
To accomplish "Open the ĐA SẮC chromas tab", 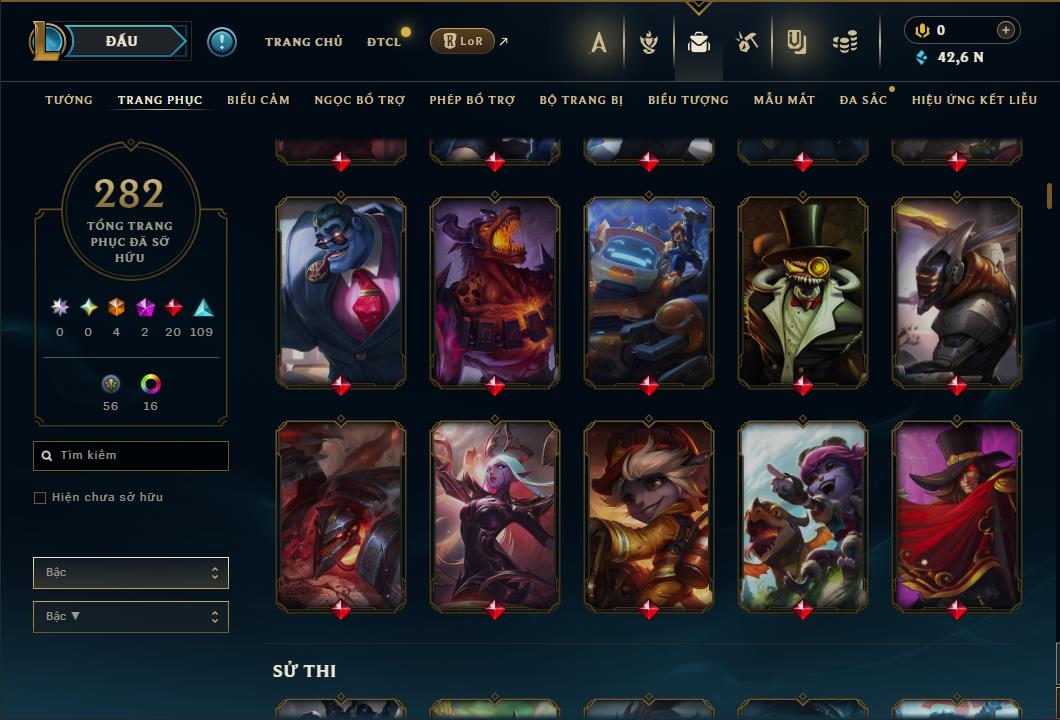I will 863,100.
